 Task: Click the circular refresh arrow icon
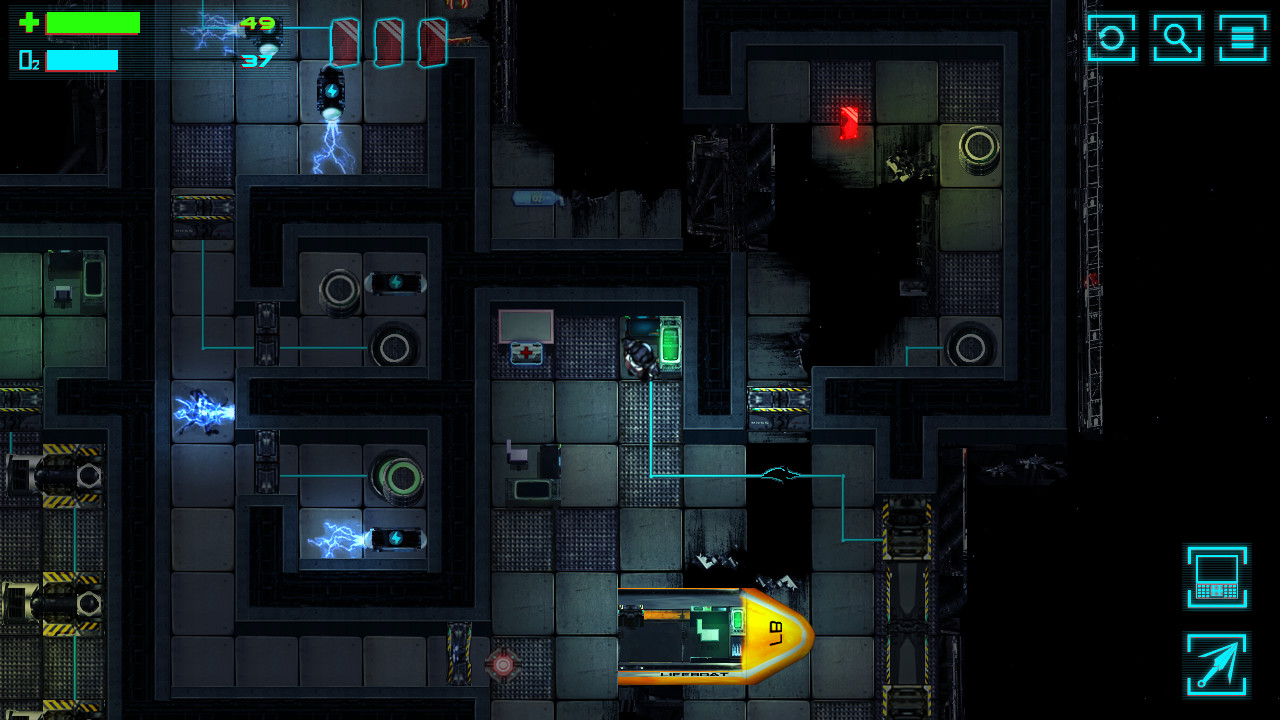pos(1111,37)
